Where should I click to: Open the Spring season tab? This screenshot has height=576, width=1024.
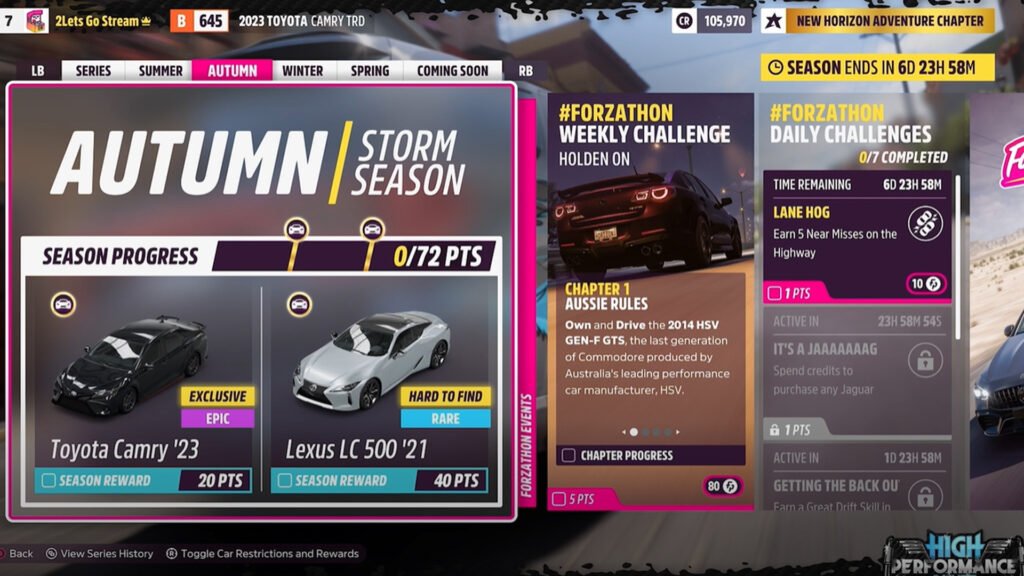369,71
